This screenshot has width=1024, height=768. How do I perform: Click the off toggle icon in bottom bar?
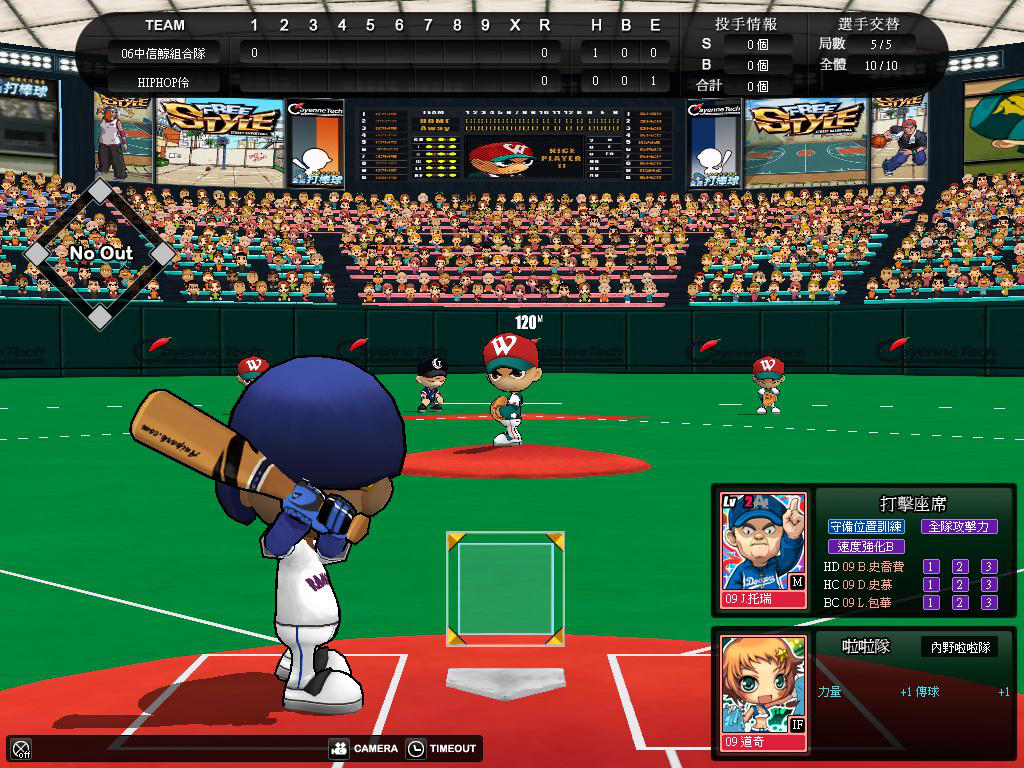click(21, 748)
